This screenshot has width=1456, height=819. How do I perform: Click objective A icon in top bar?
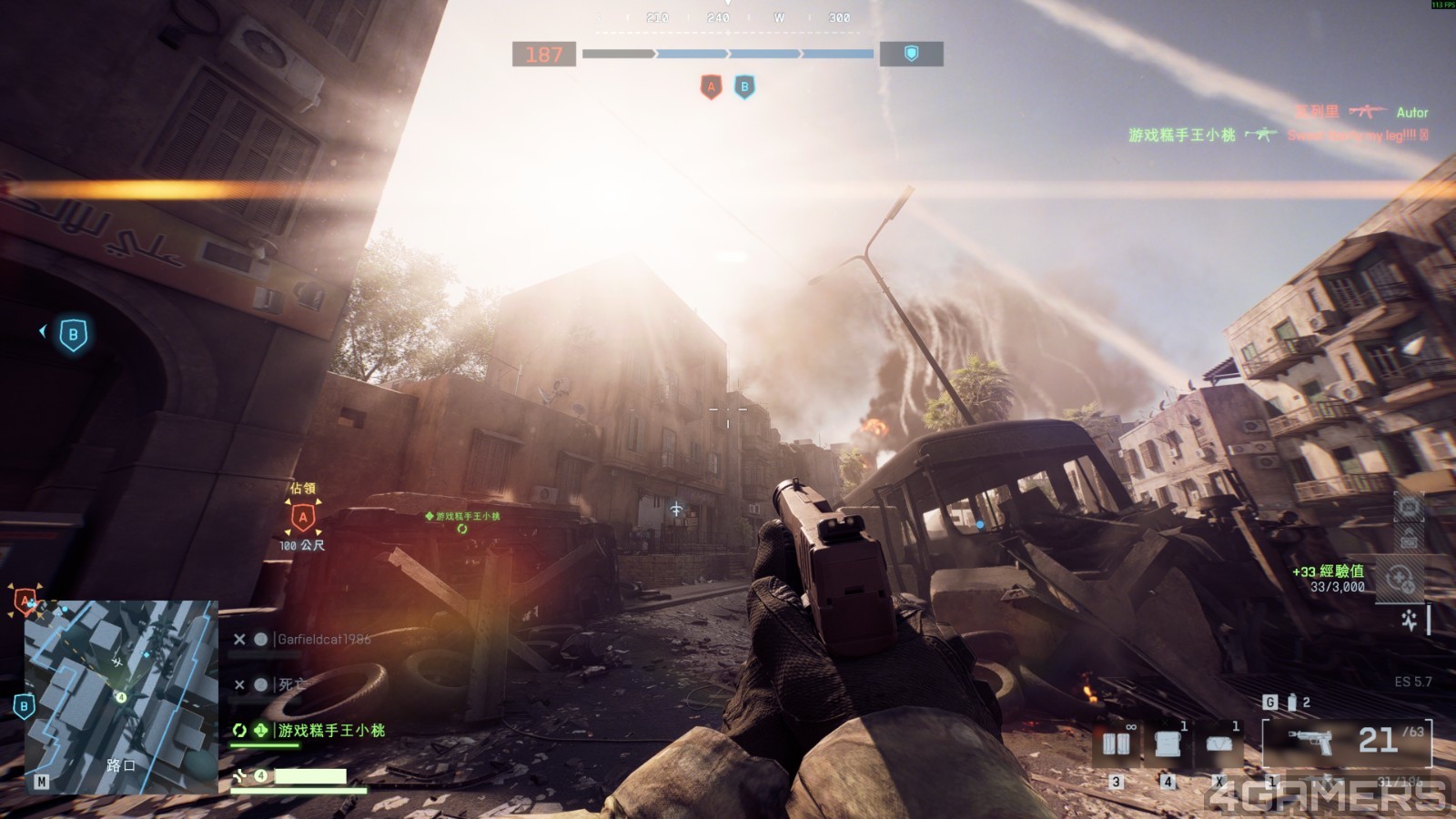[x=712, y=87]
